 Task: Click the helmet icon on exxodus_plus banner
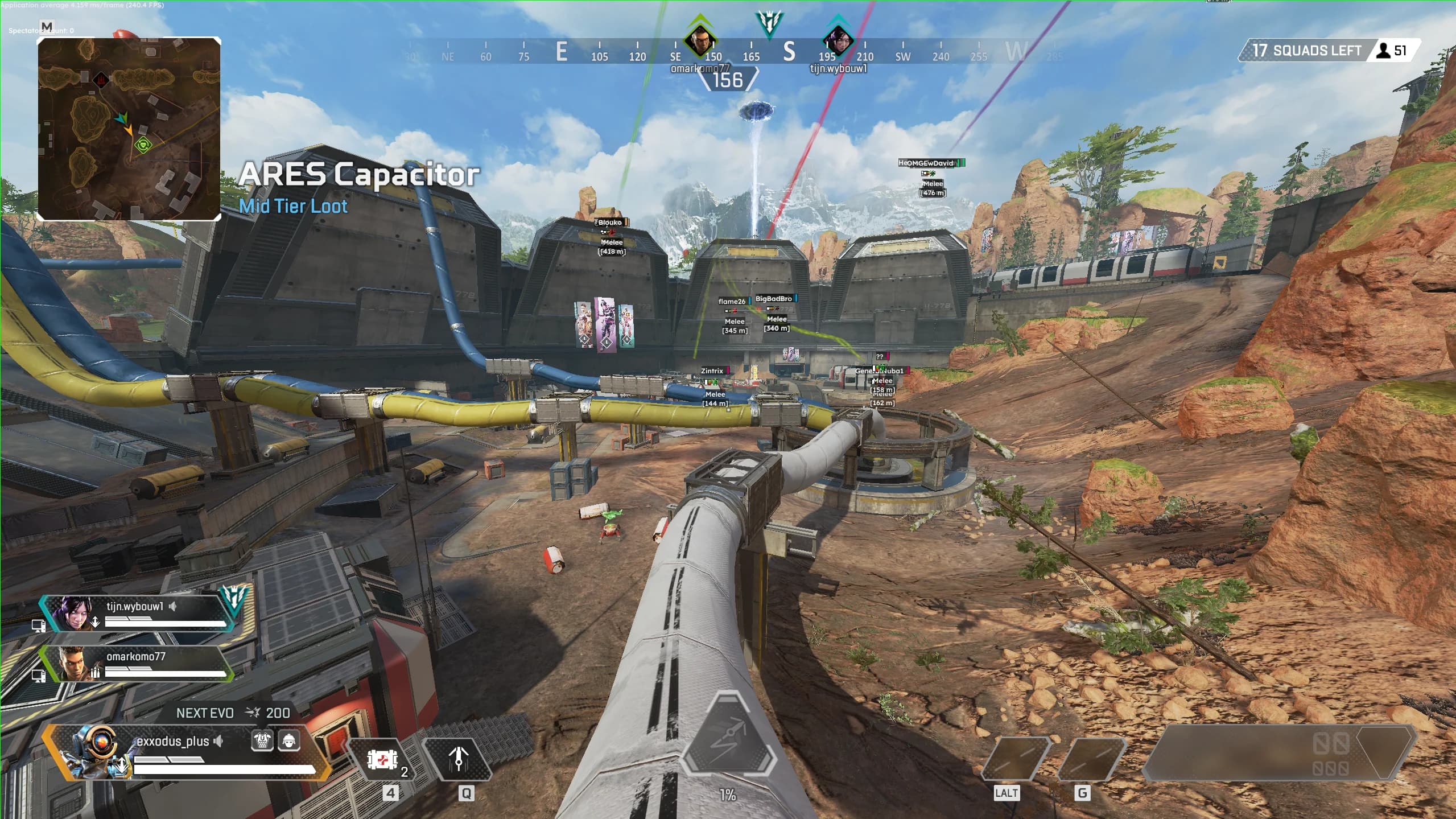(x=290, y=741)
